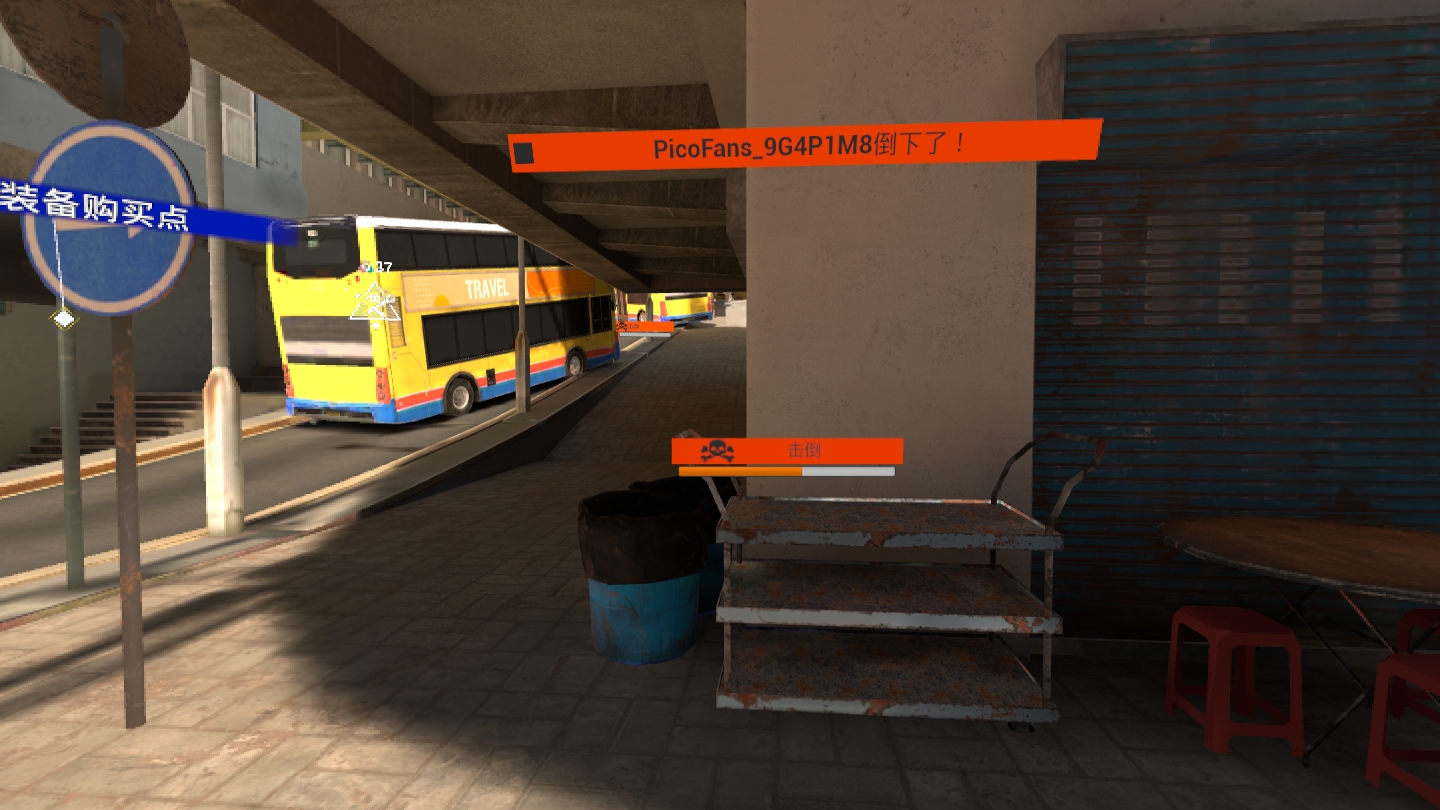The width and height of the screenshot is (1440, 810).
Task: Select the dark square icon in the kill feed
Action: pyautogui.click(x=524, y=148)
